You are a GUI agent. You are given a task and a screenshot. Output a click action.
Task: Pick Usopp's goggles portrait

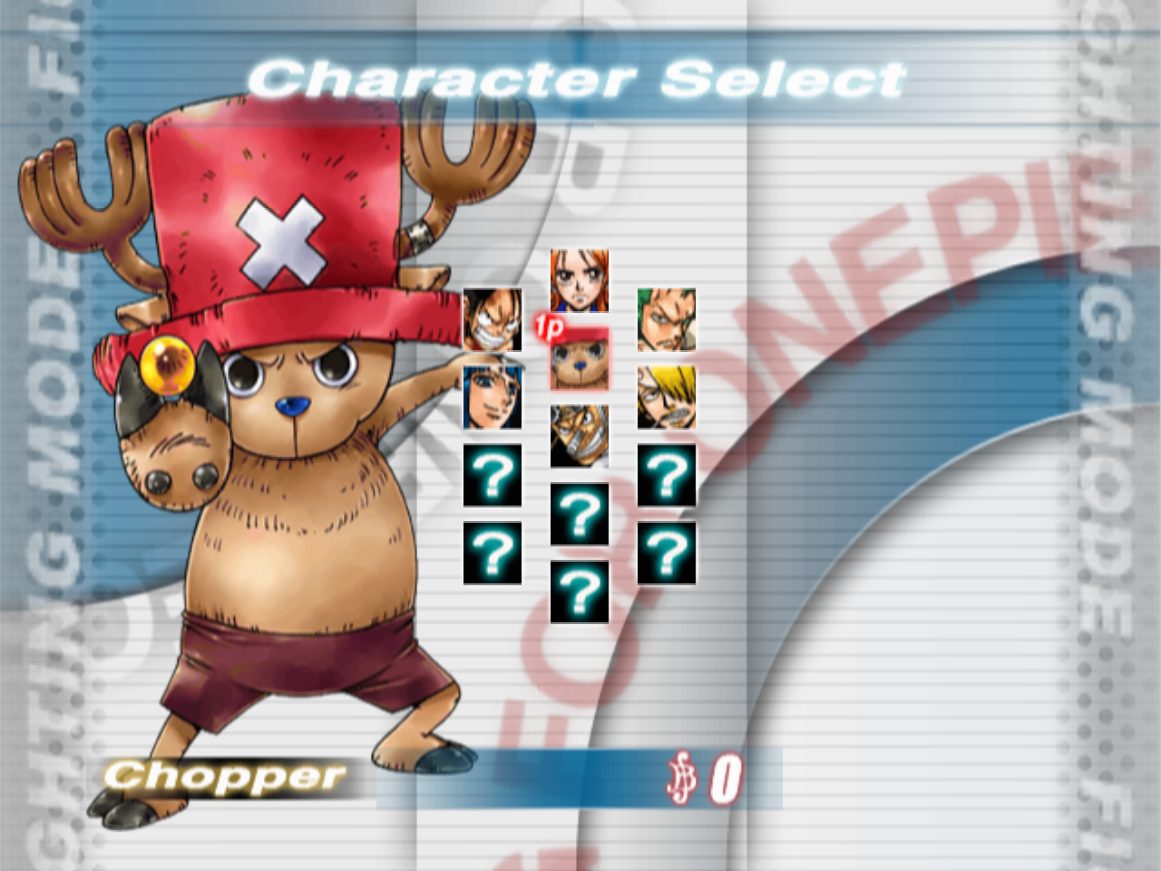click(x=579, y=436)
